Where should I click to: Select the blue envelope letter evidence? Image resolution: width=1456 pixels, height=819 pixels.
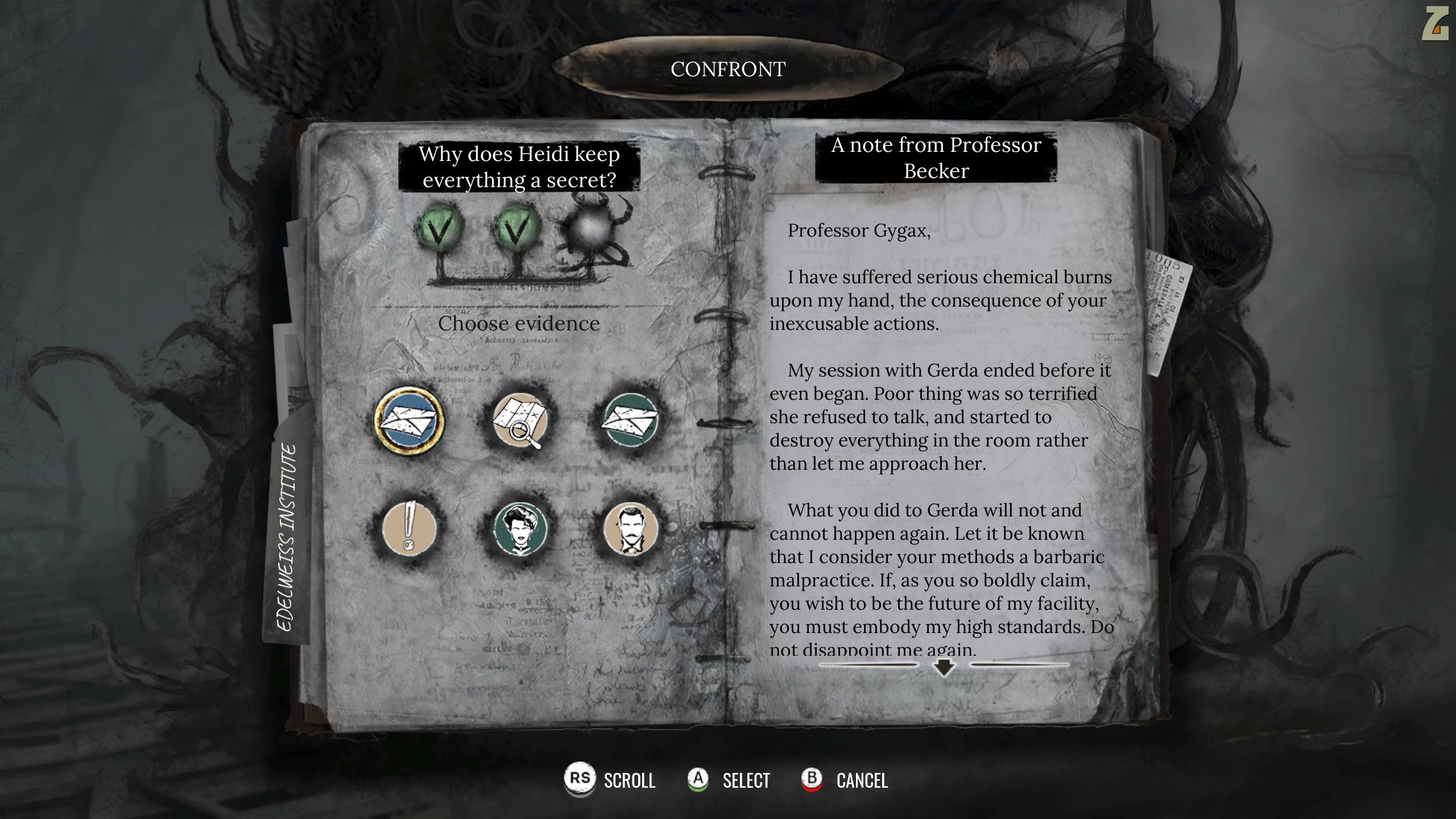409,420
